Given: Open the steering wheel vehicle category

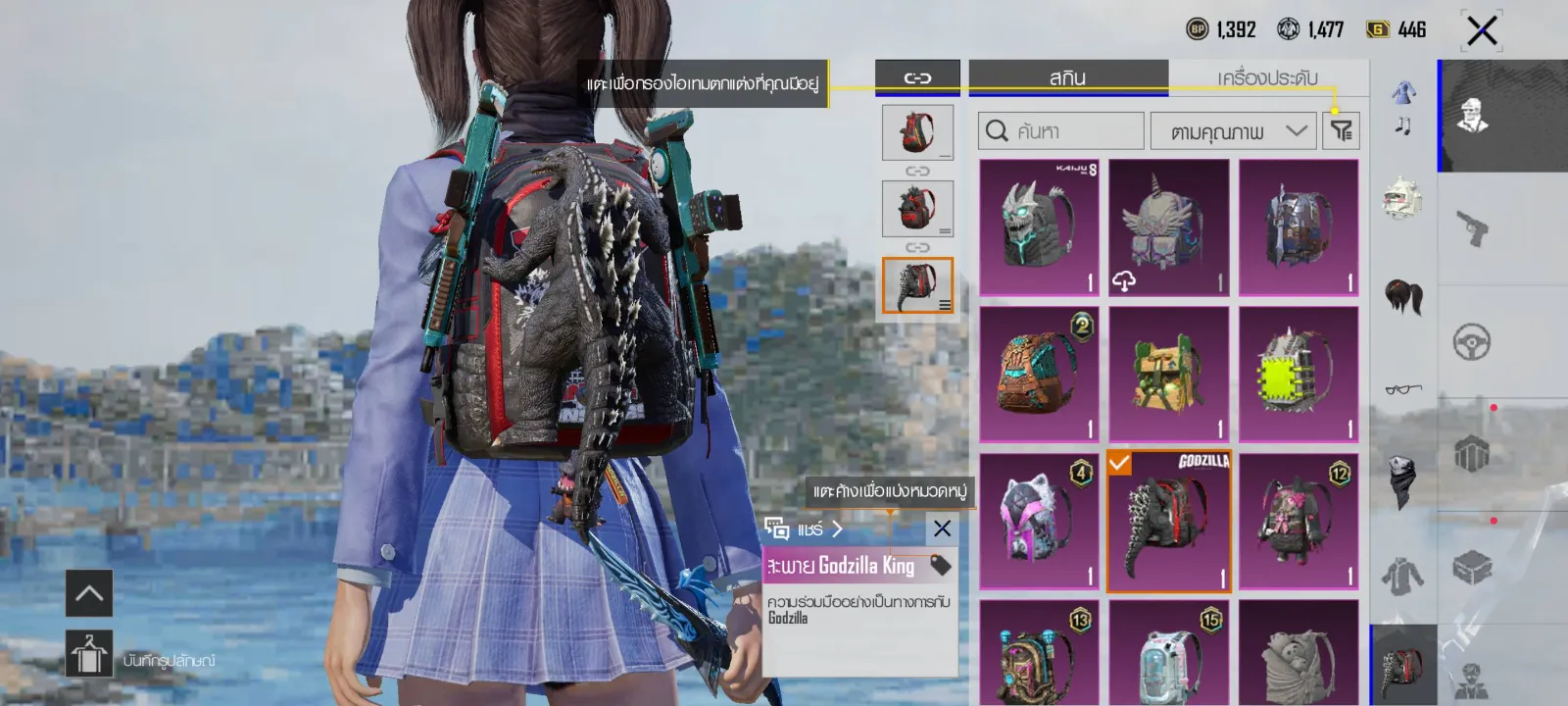Looking at the screenshot, I should pos(1472,342).
